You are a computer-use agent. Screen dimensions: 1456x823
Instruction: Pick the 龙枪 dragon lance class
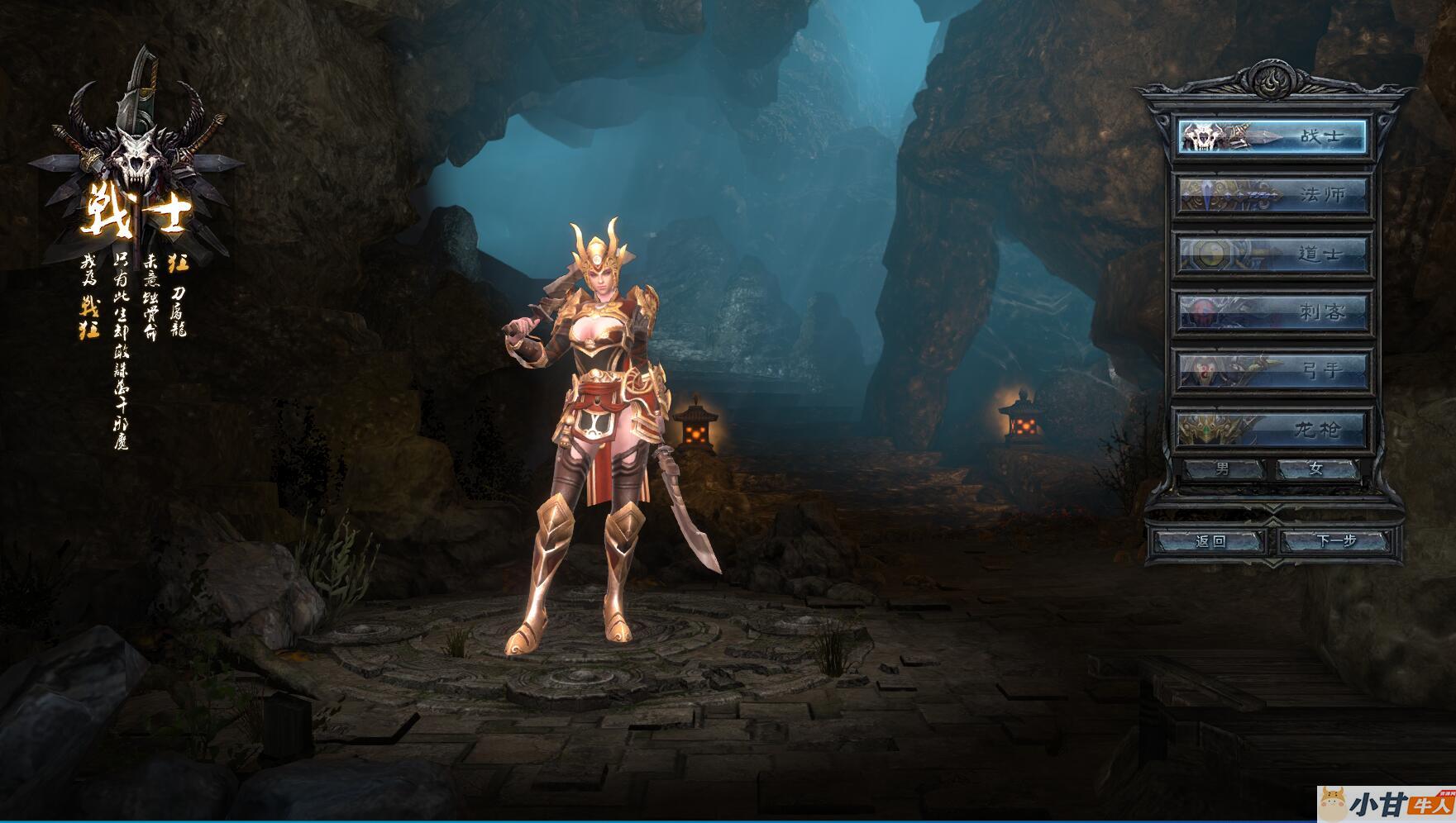[1272, 429]
